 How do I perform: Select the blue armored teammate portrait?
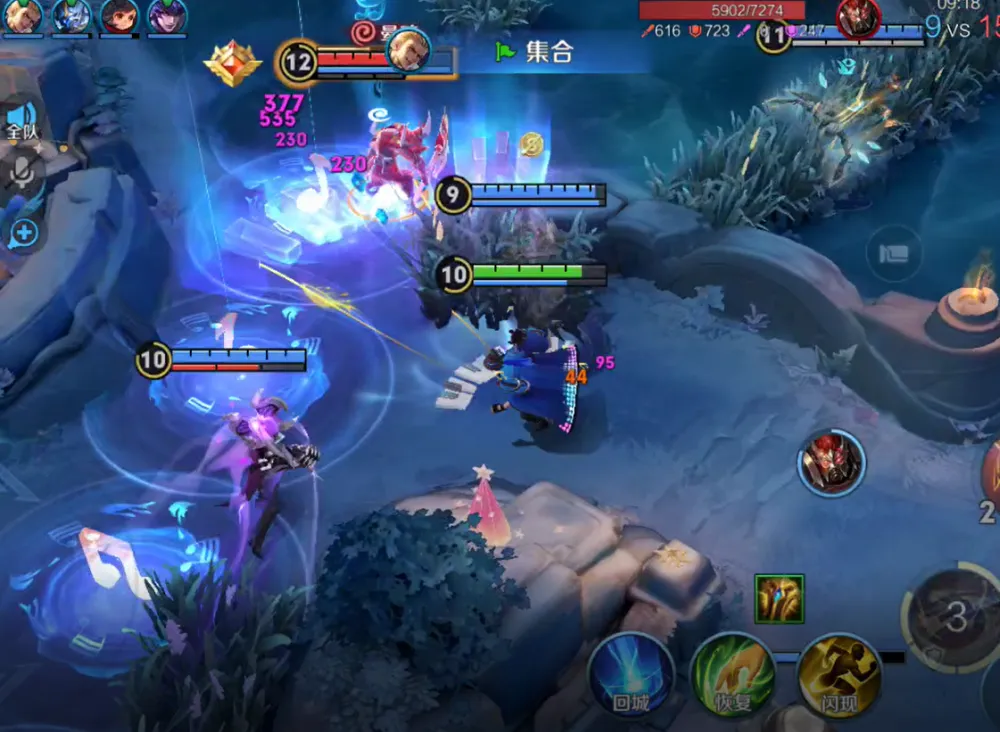[x=71, y=16]
